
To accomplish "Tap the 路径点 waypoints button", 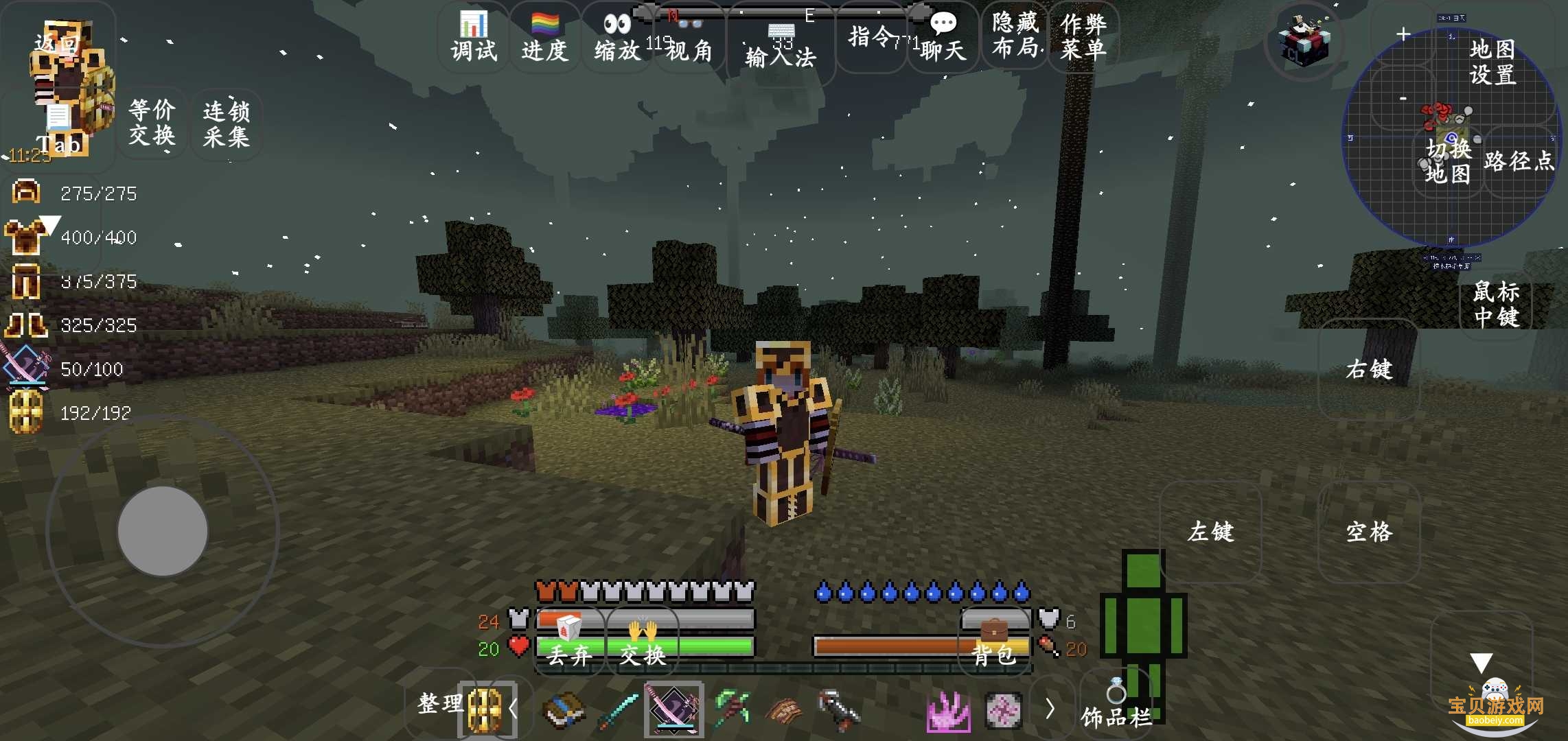I will 1518,162.
